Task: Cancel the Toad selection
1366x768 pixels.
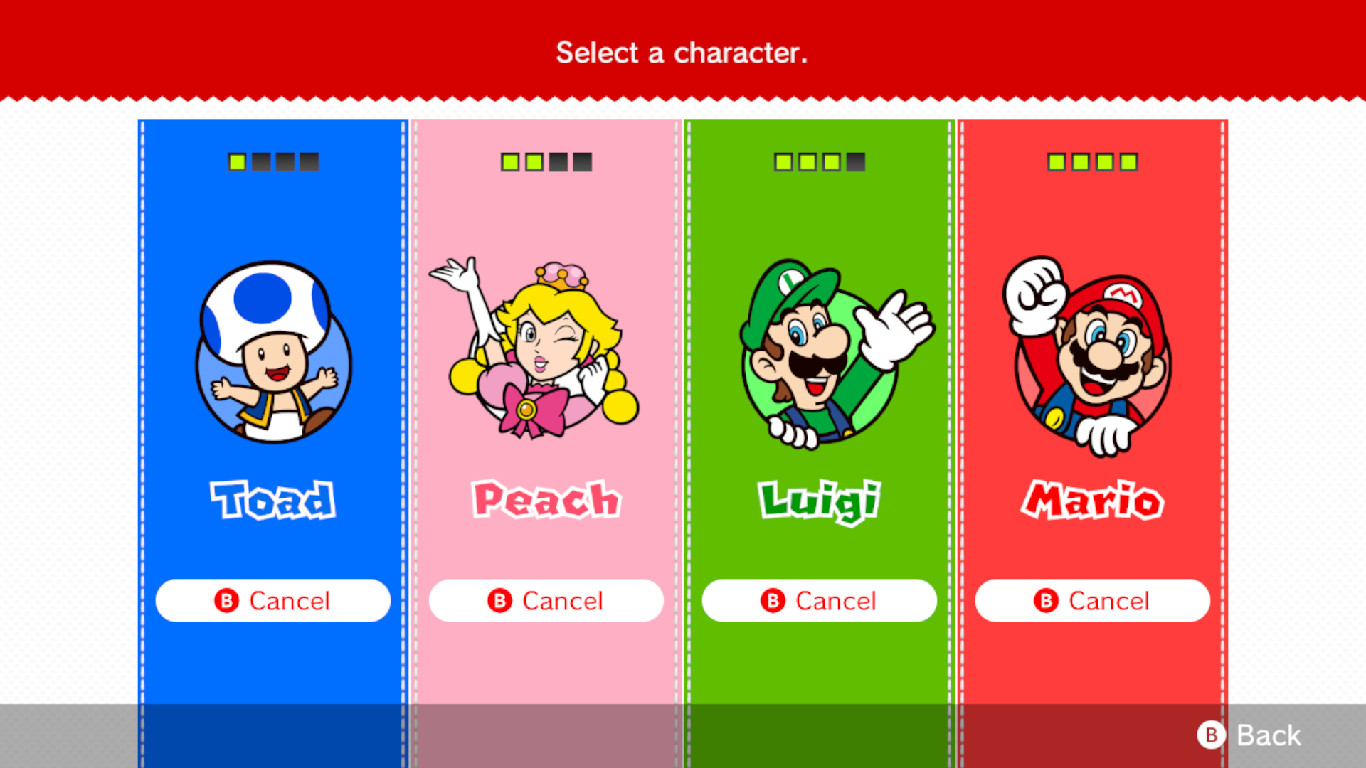Action: tap(272, 600)
